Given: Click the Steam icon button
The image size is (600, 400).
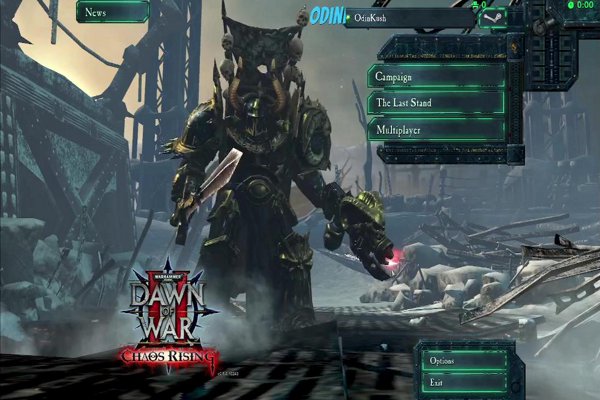Looking at the screenshot, I should 494,17.
